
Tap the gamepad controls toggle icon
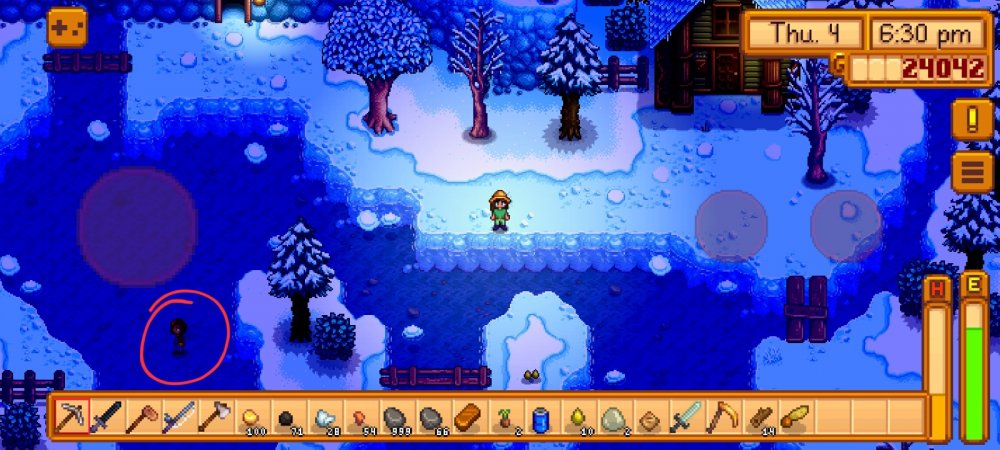(x=66, y=27)
